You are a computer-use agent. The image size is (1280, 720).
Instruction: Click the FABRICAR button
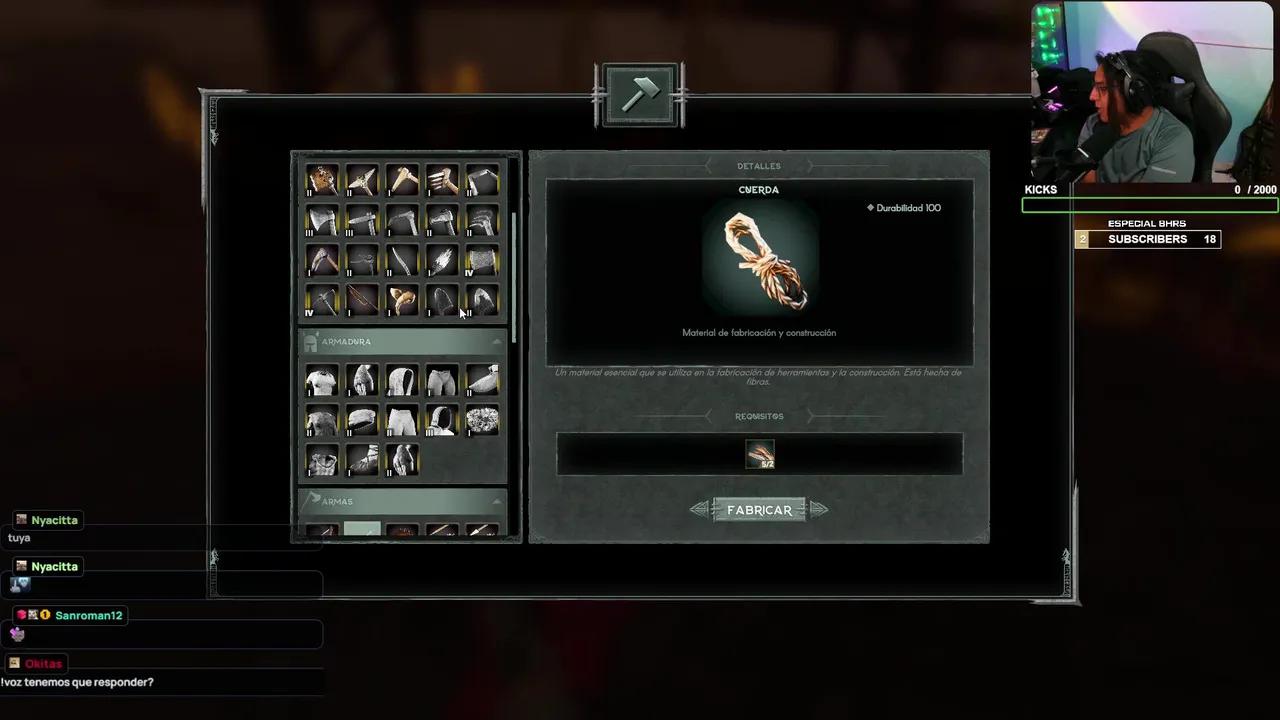(759, 510)
